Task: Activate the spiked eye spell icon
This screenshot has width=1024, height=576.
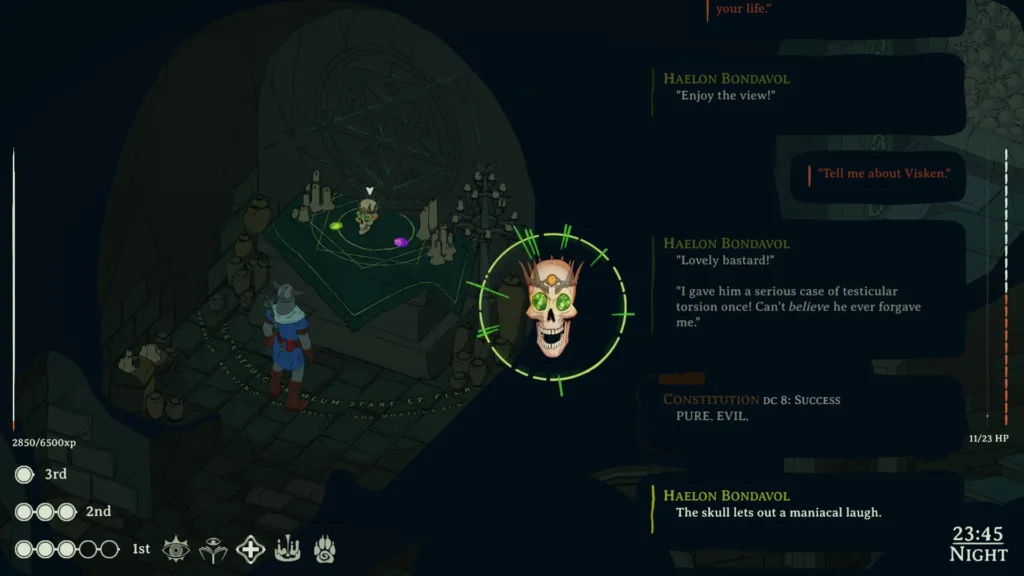Action: 176,548
